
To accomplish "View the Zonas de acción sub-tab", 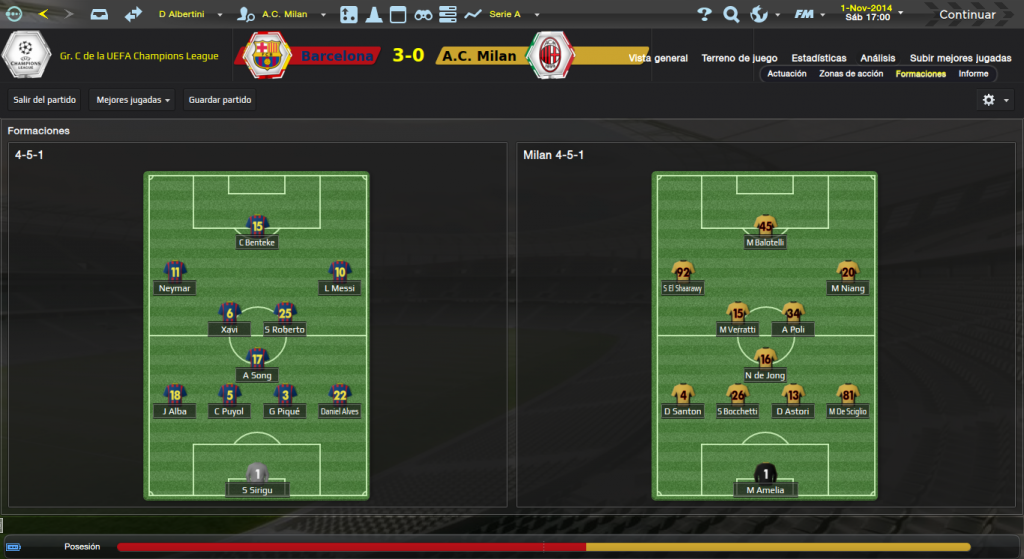I will click(851, 74).
